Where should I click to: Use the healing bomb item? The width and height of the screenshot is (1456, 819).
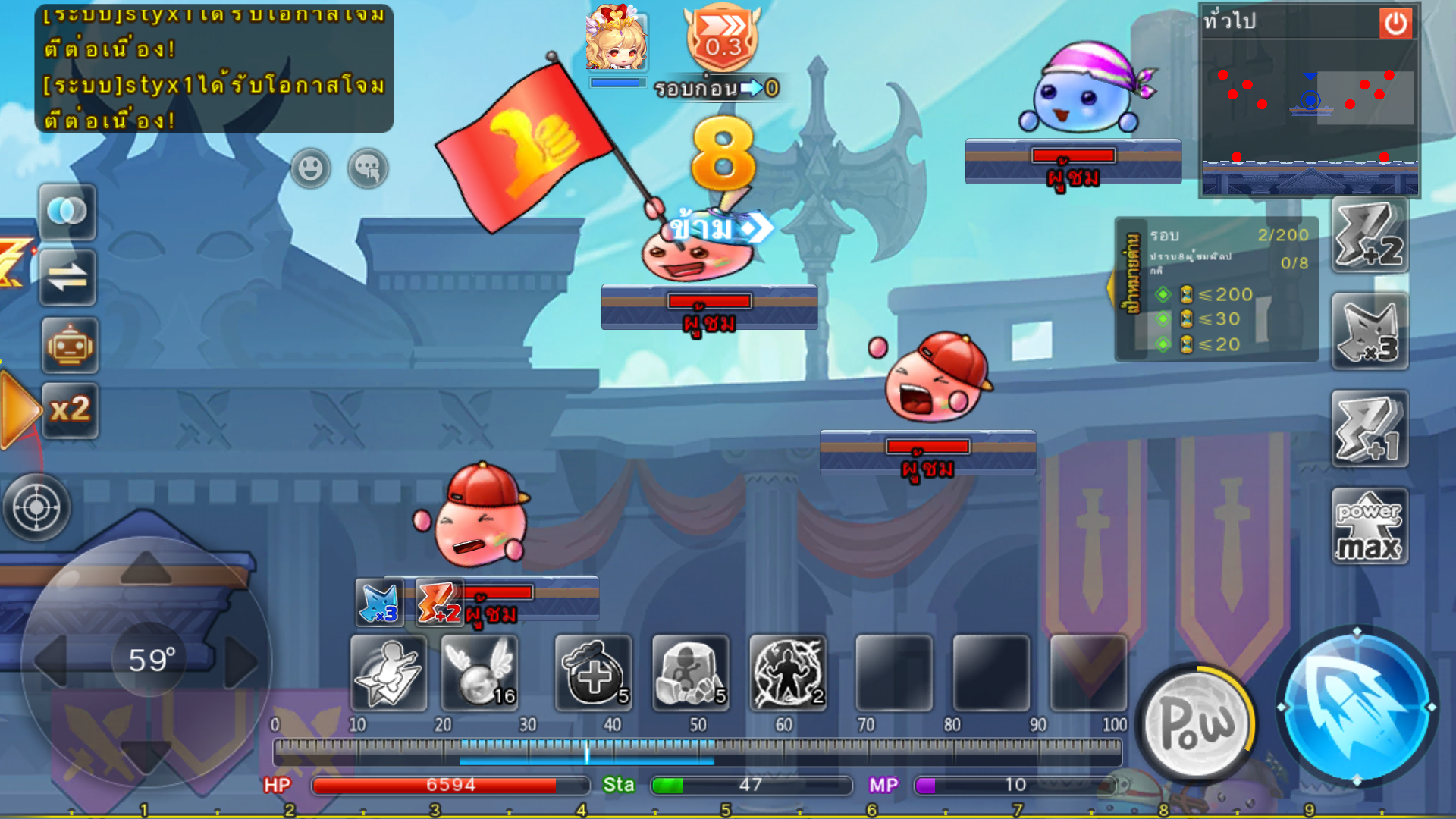[593, 673]
